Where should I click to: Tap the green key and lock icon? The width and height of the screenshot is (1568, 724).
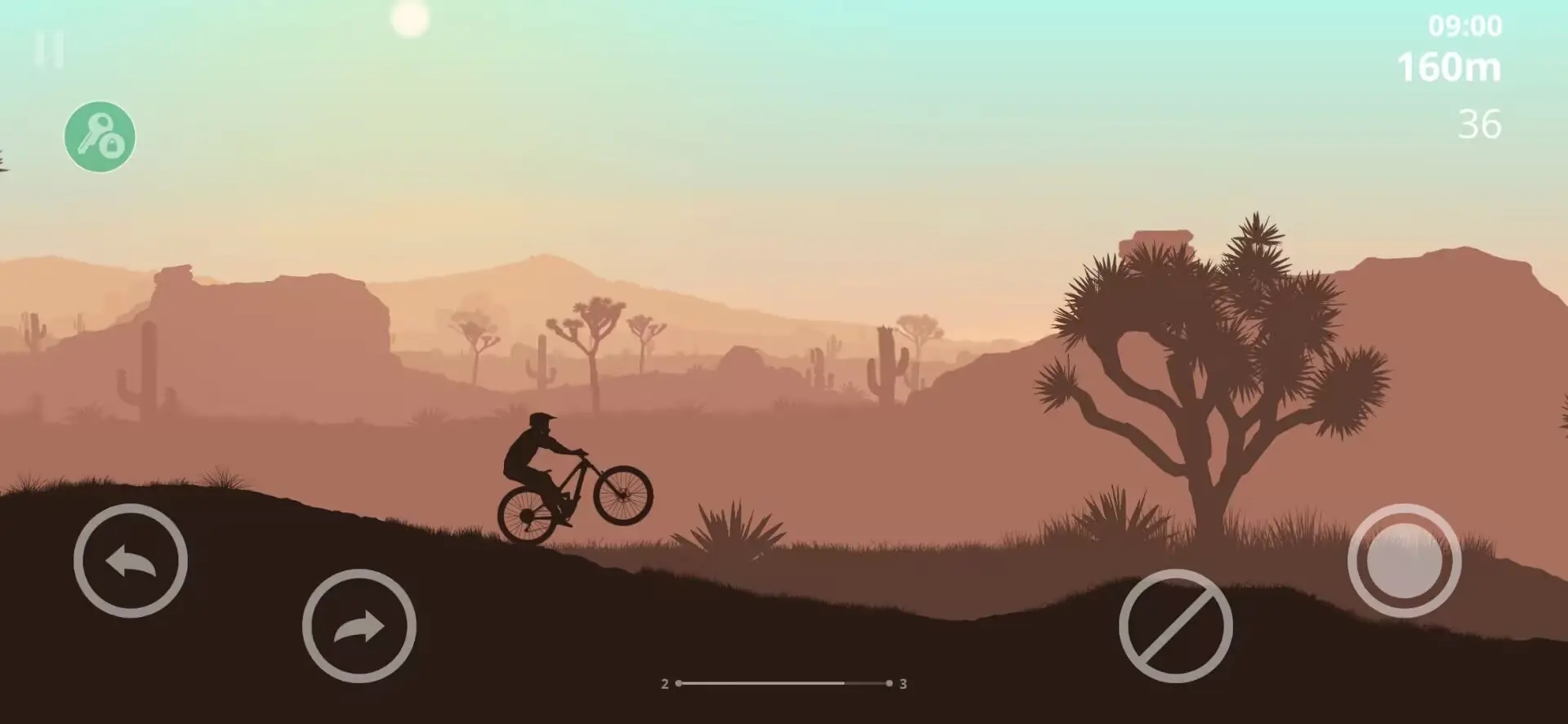pyautogui.click(x=100, y=136)
